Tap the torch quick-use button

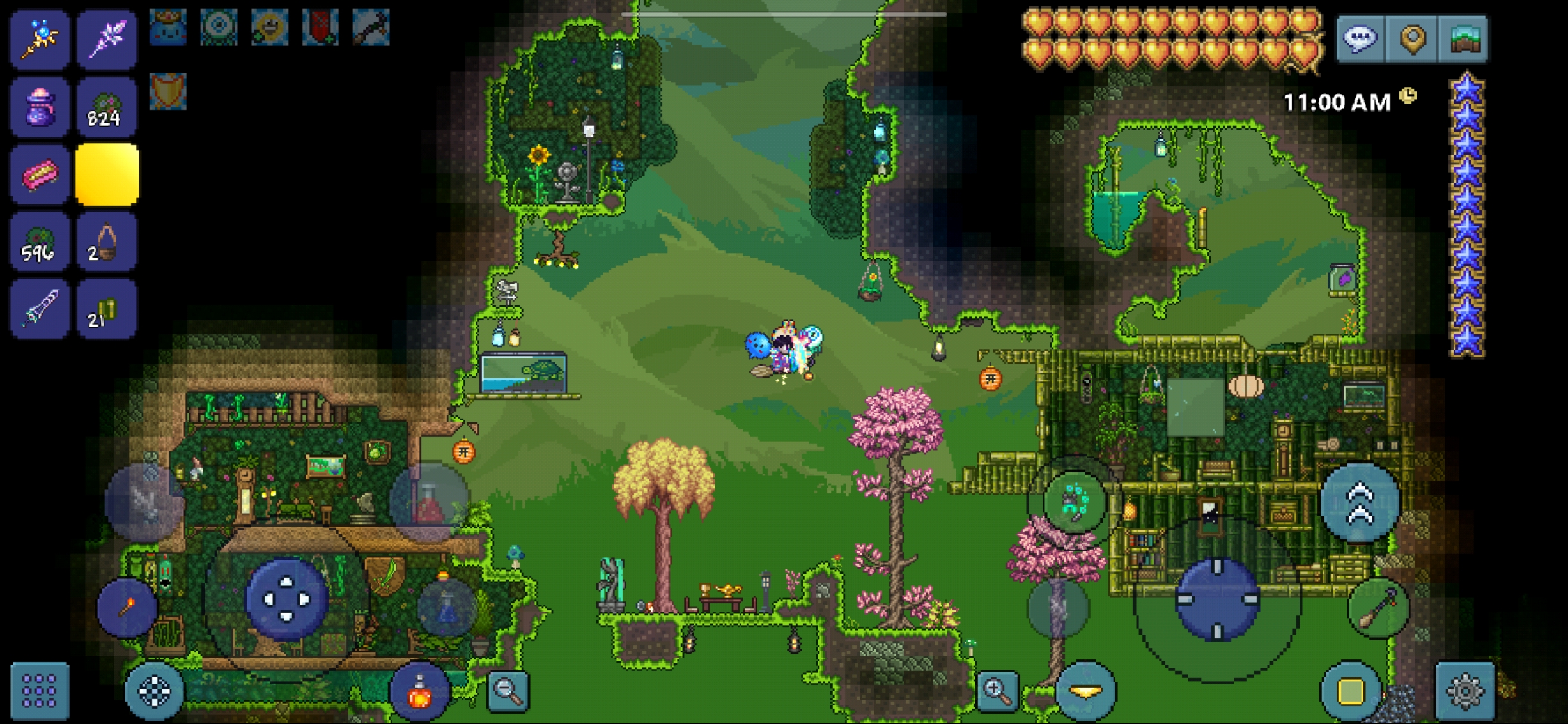click(x=127, y=608)
